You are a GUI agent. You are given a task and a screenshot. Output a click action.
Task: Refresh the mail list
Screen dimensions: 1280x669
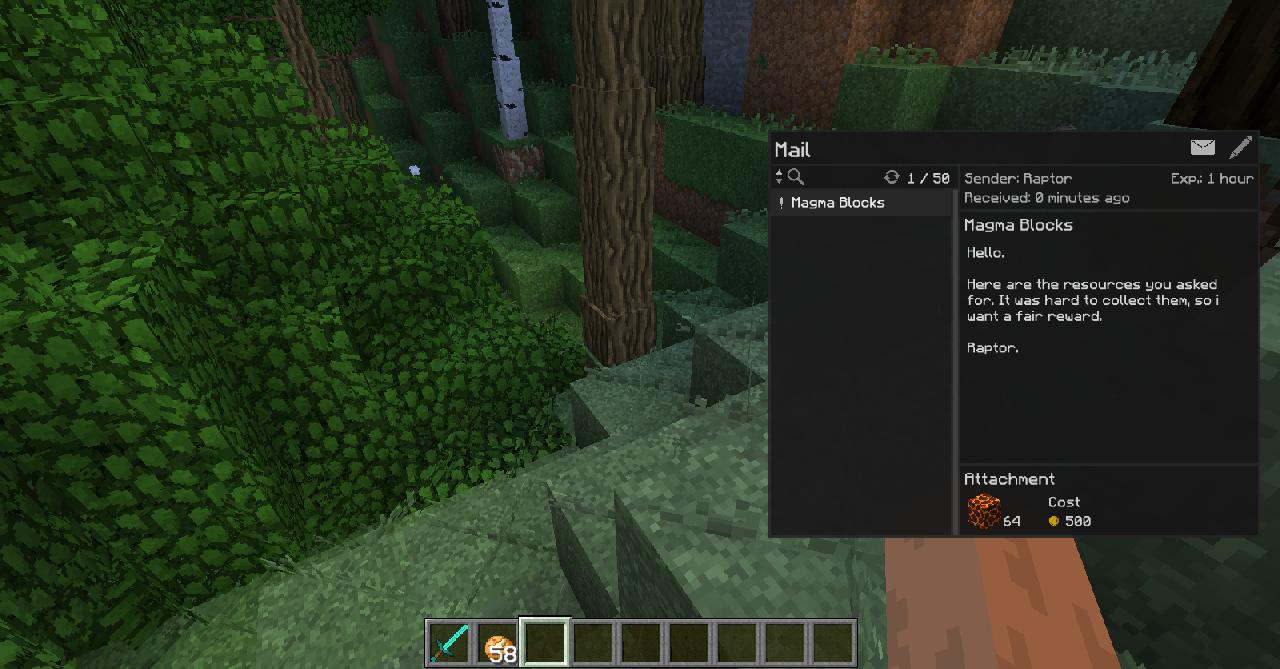click(891, 177)
